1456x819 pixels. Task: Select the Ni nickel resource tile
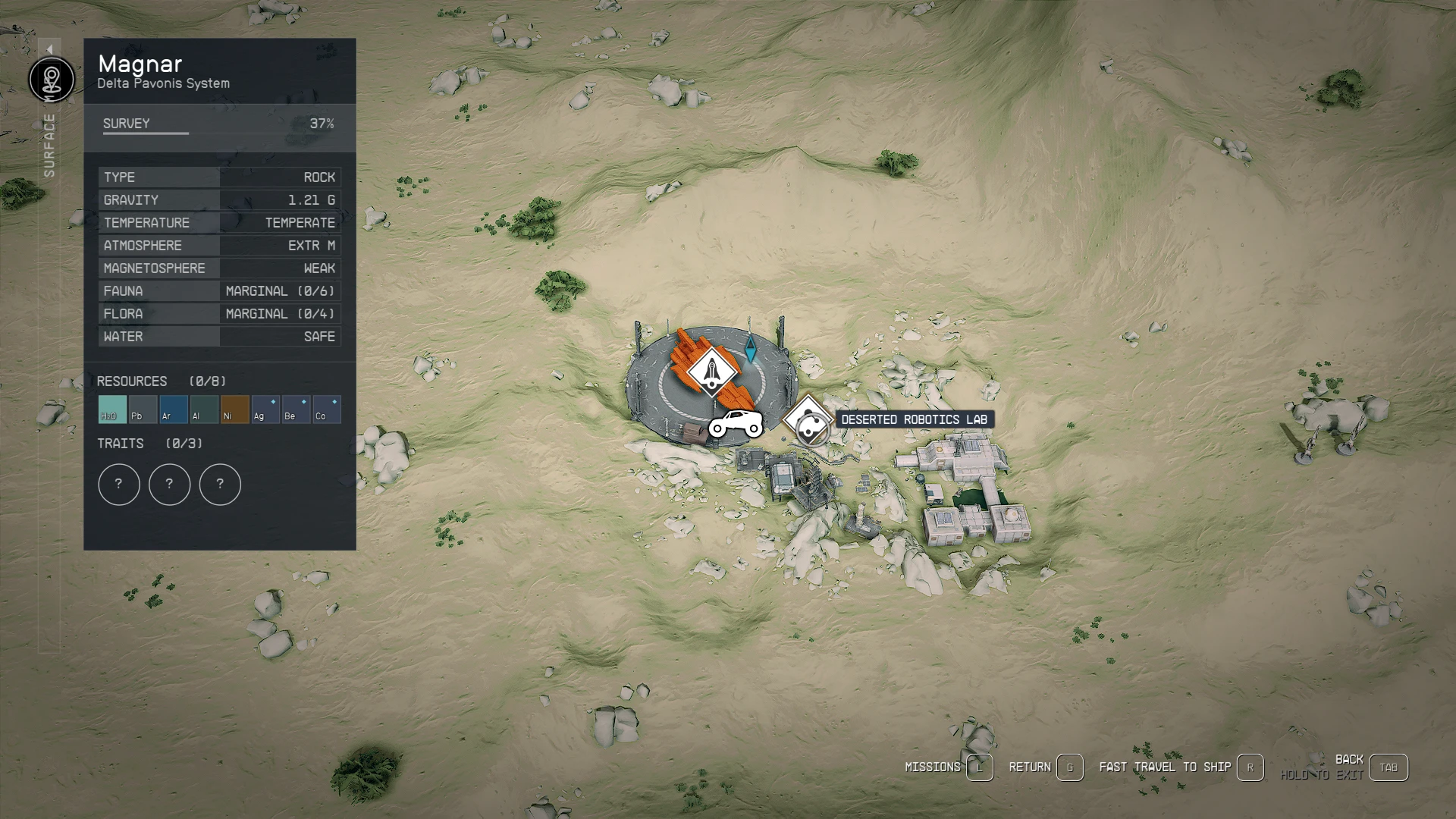point(235,409)
